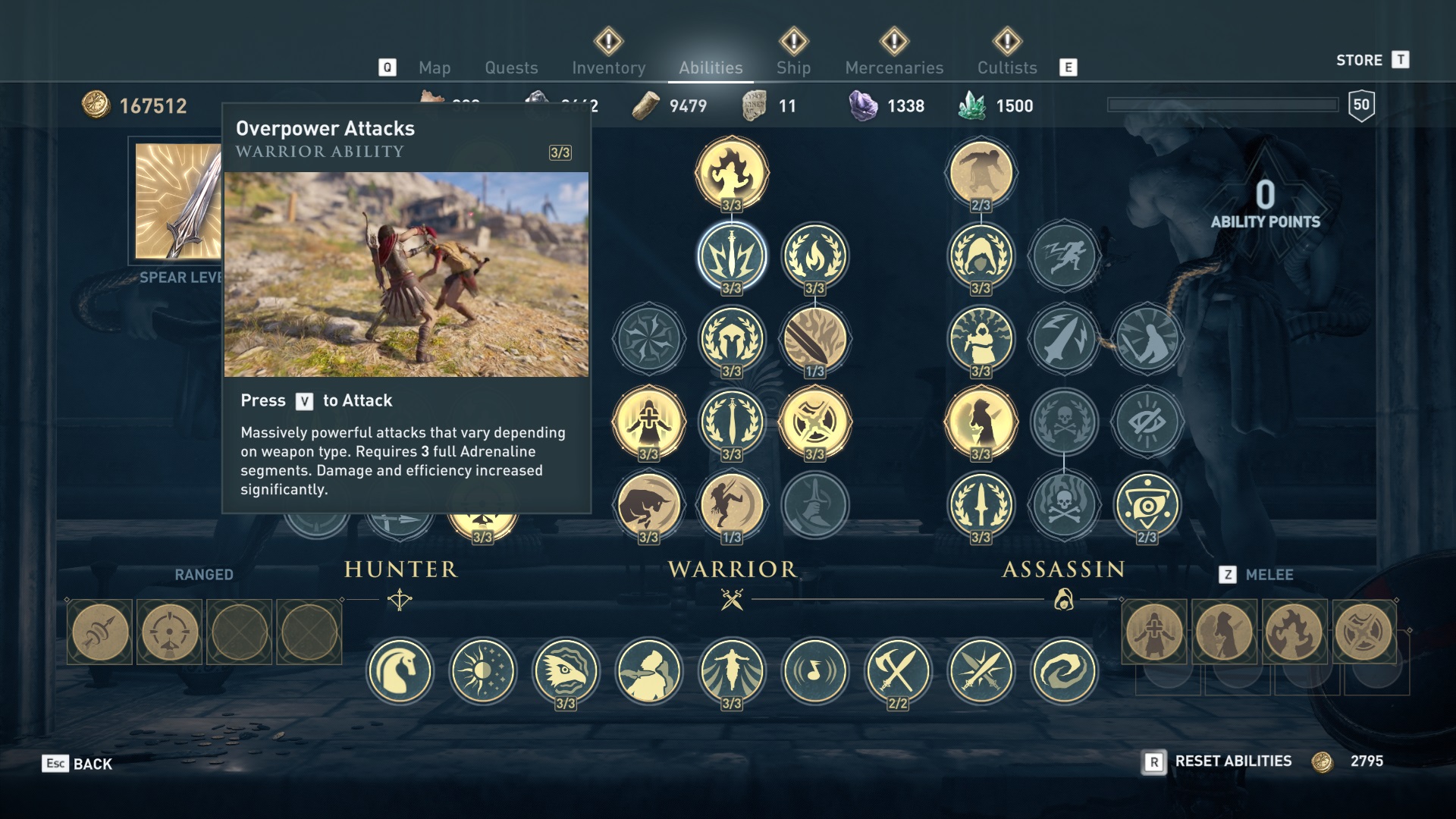Pick the crossed-out eye assassin ability
The width and height of the screenshot is (1456, 819).
[x=1147, y=422]
